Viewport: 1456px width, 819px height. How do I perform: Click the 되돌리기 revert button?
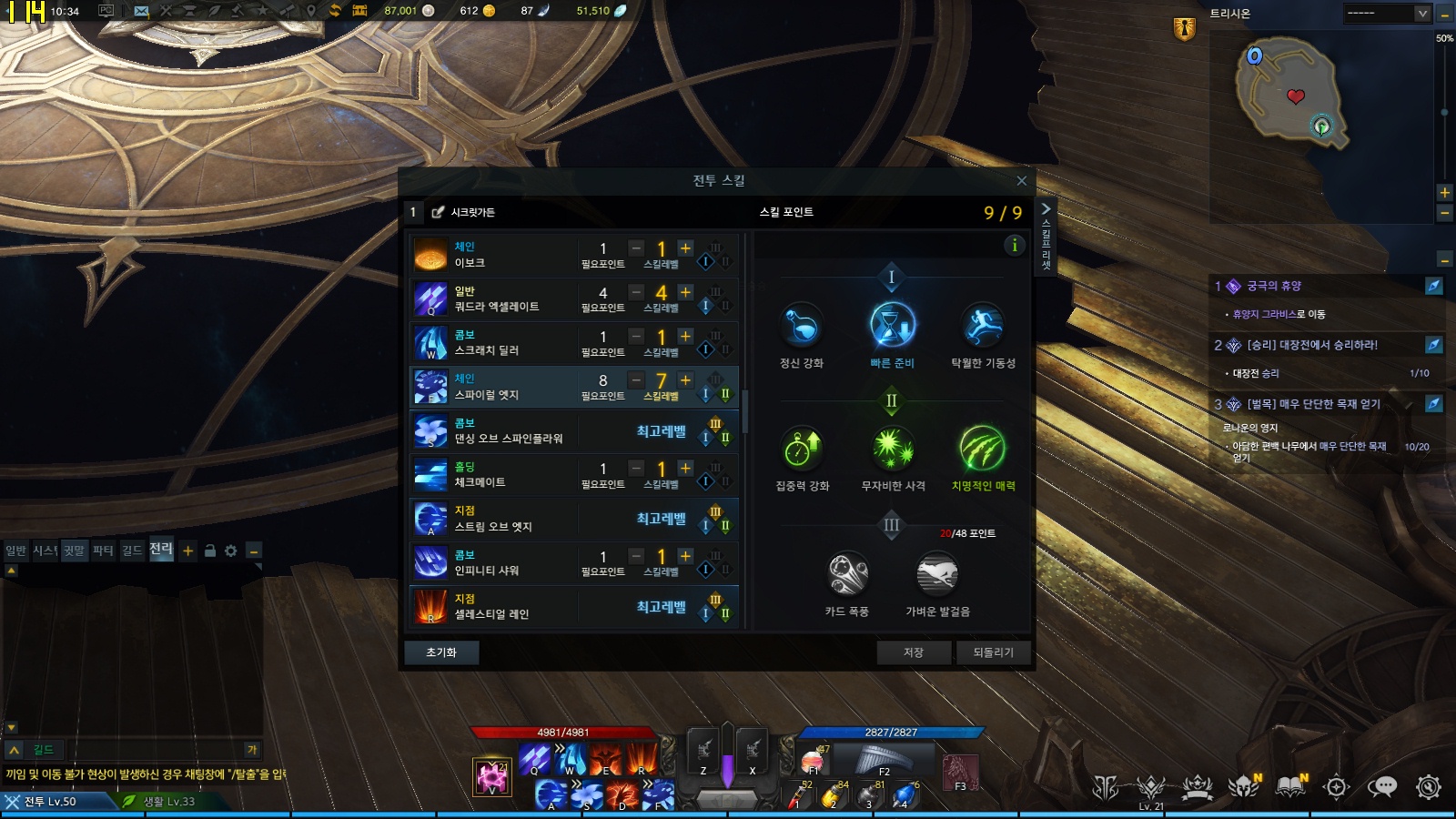click(993, 652)
